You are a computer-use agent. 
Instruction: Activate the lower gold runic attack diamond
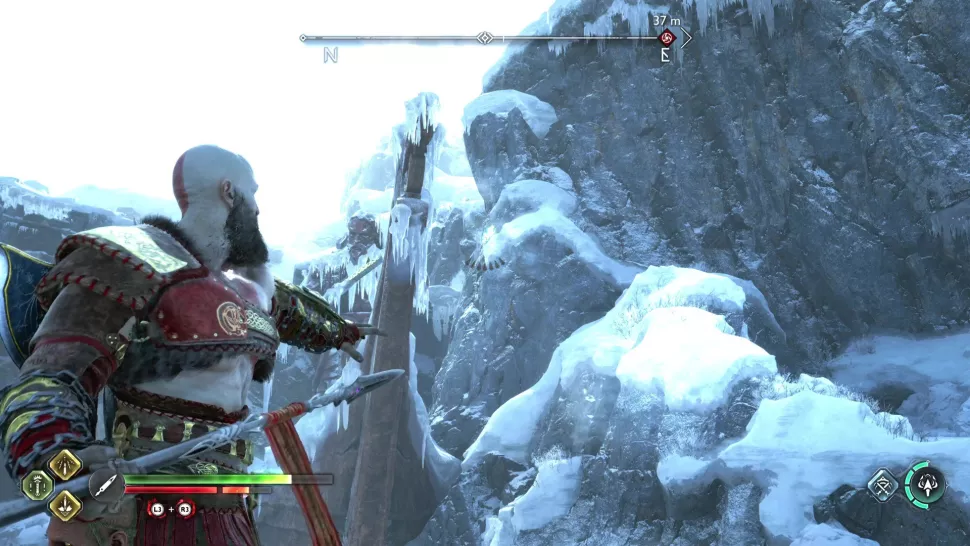pos(65,505)
